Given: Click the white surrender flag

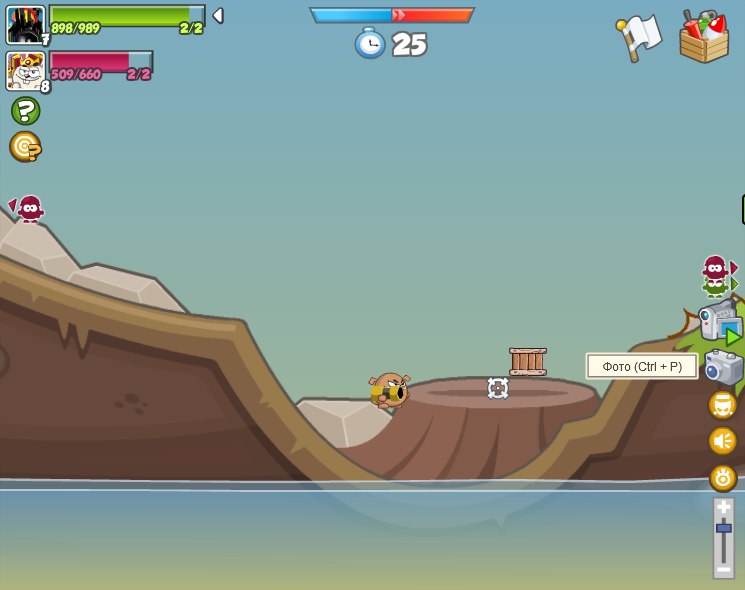Looking at the screenshot, I should [640, 37].
